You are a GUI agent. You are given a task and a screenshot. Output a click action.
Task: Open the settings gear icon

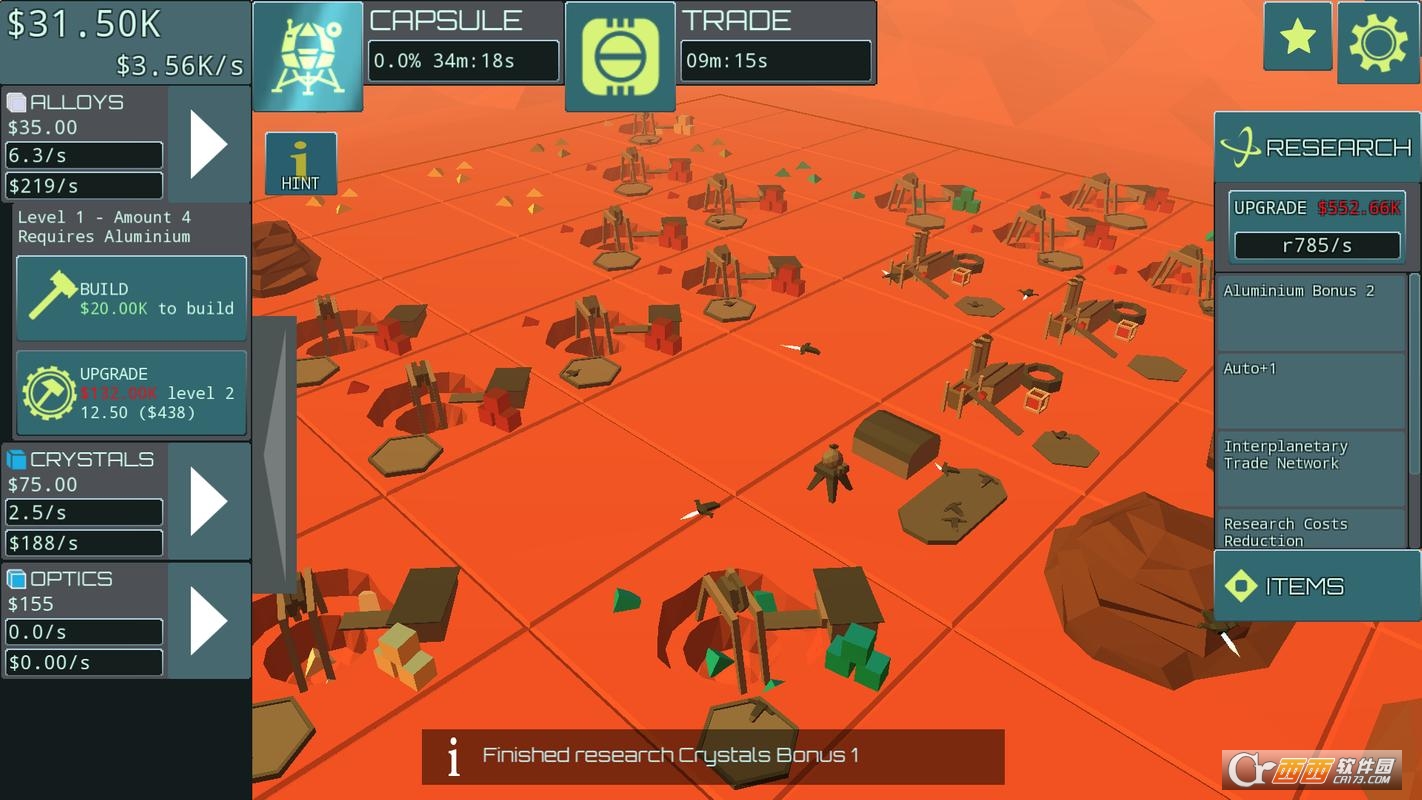1378,40
